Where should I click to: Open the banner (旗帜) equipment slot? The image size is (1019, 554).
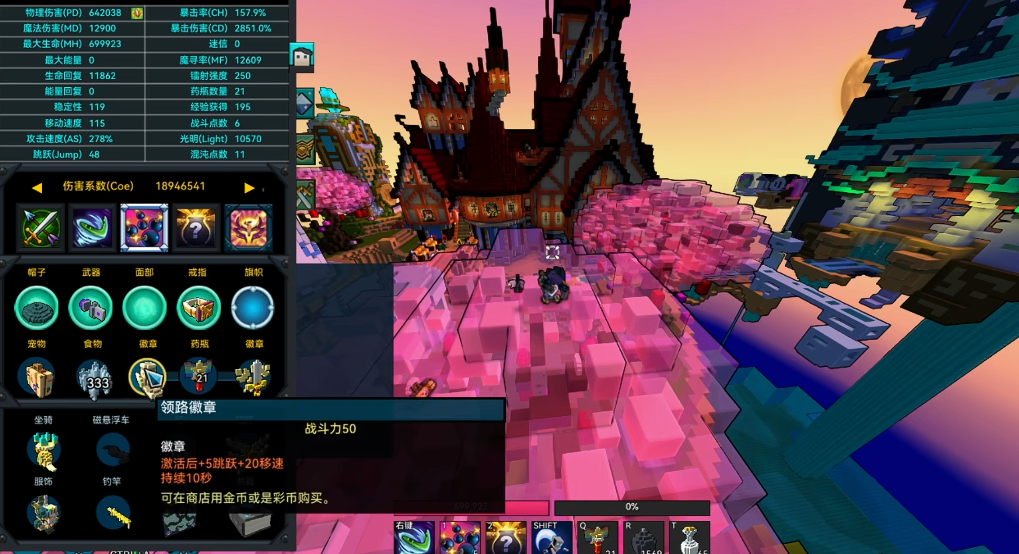(252, 308)
